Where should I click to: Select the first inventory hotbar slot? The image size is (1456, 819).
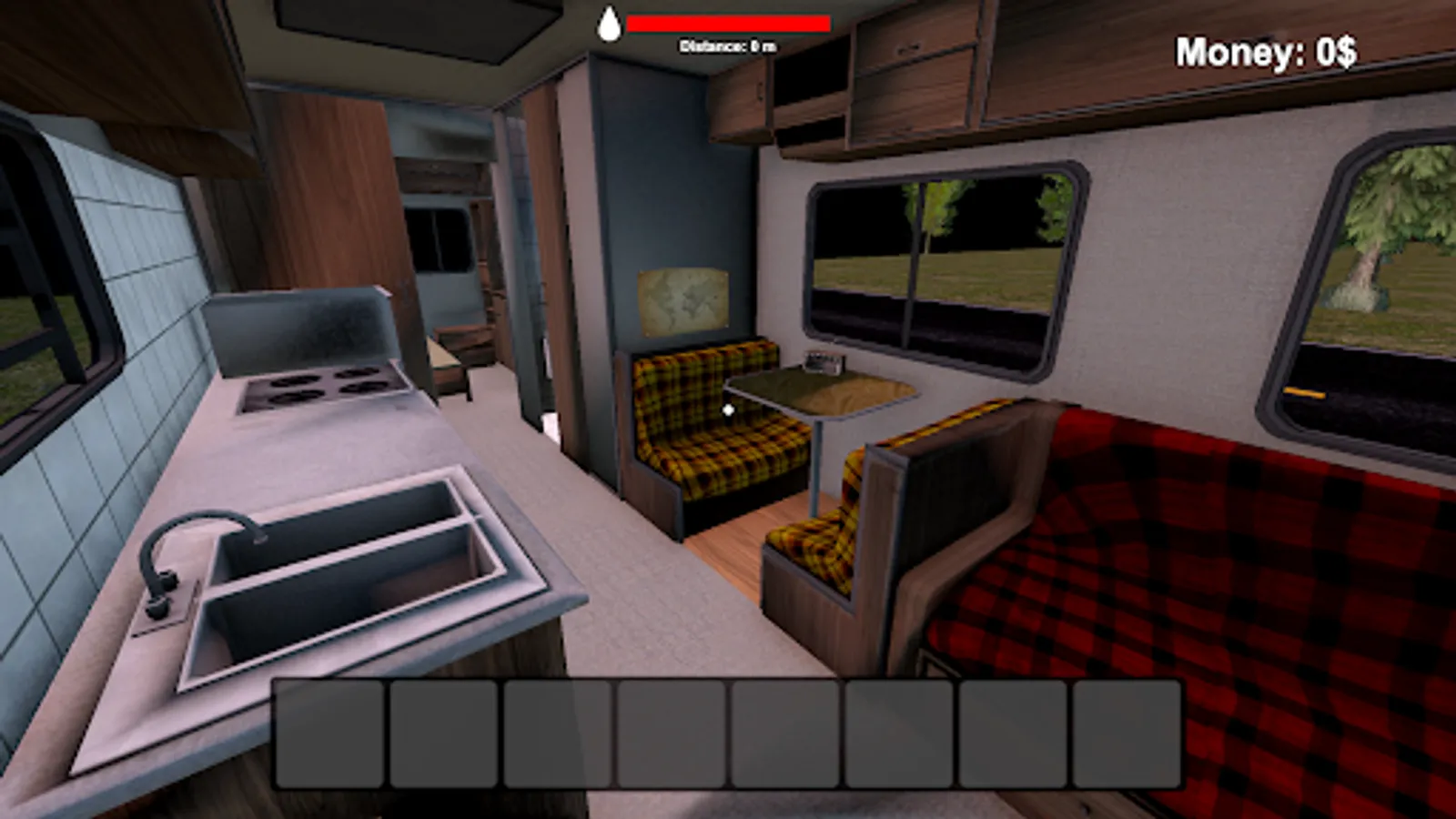pos(328,733)
